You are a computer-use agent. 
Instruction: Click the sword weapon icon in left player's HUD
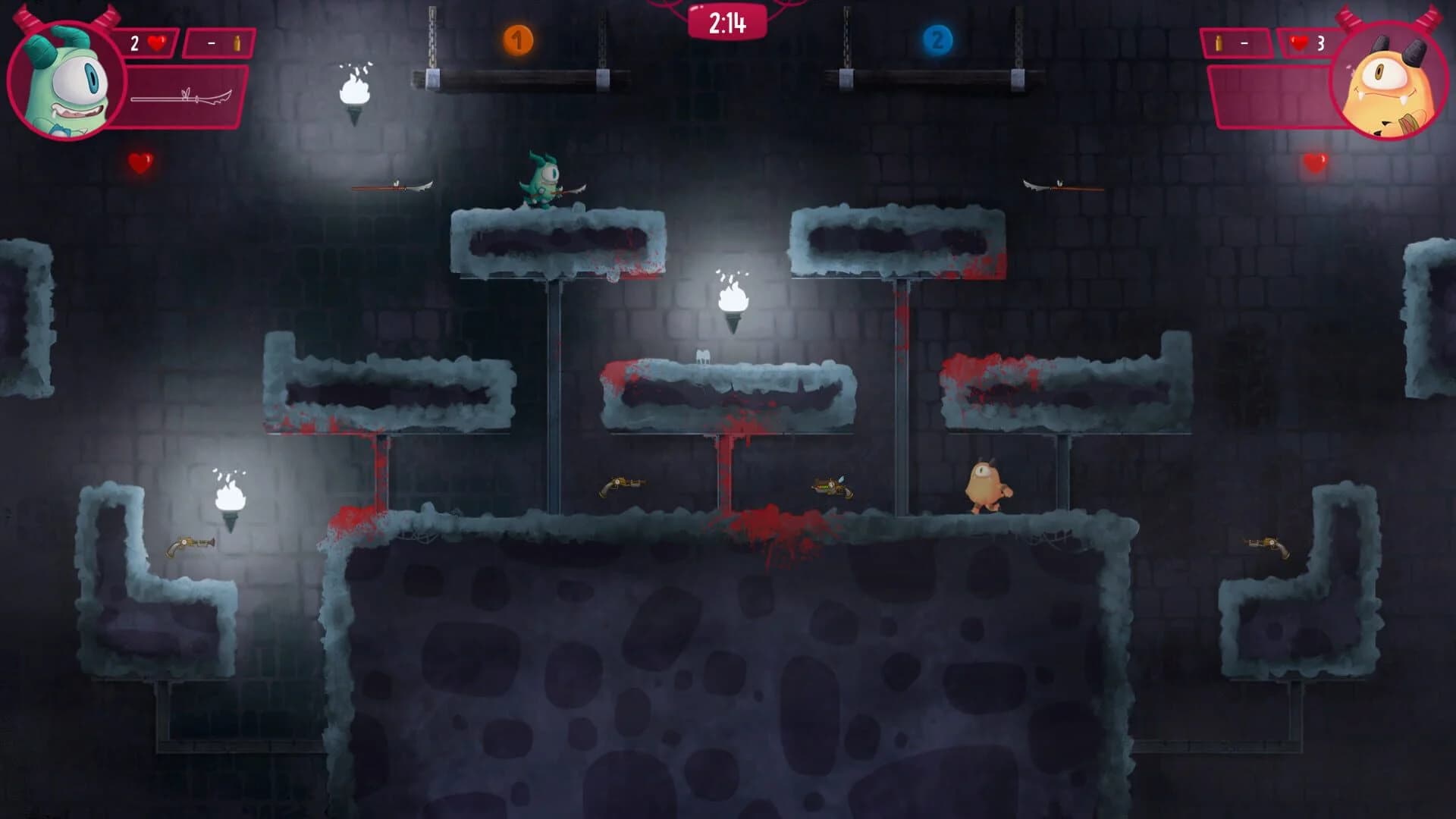(182, 97)
